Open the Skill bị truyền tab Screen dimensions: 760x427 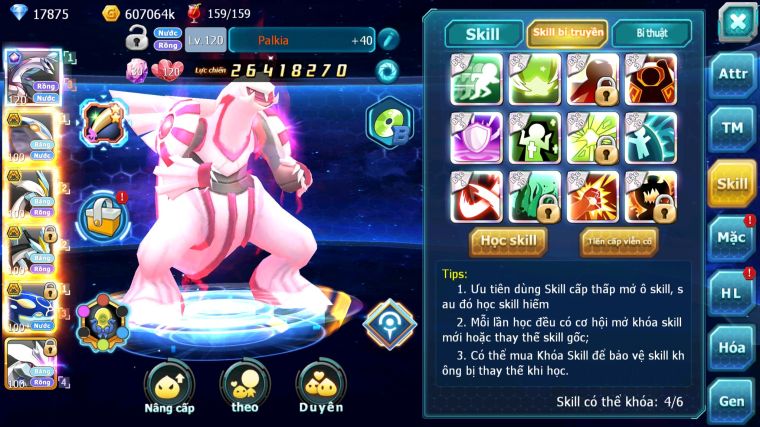(567, 33)
